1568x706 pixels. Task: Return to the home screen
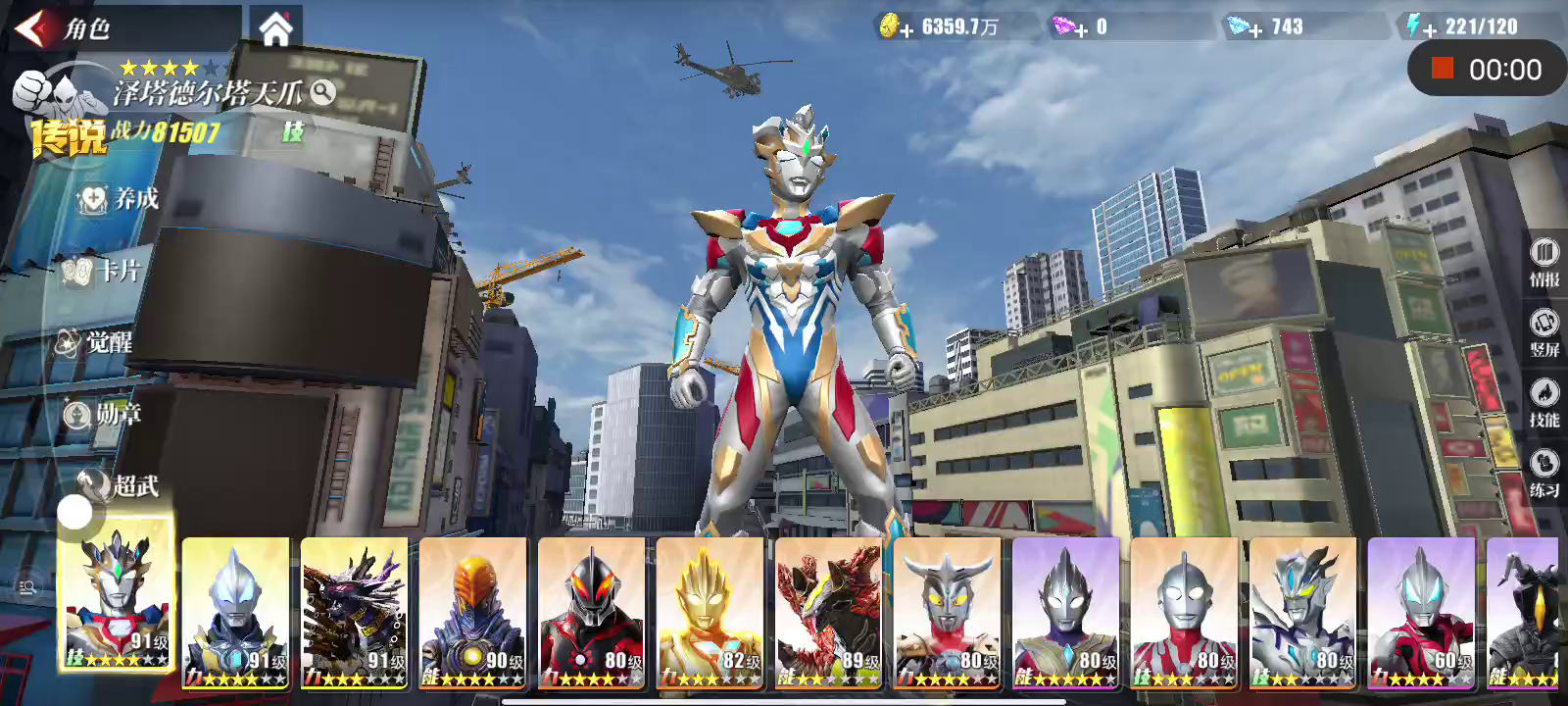tap(275, 29)
